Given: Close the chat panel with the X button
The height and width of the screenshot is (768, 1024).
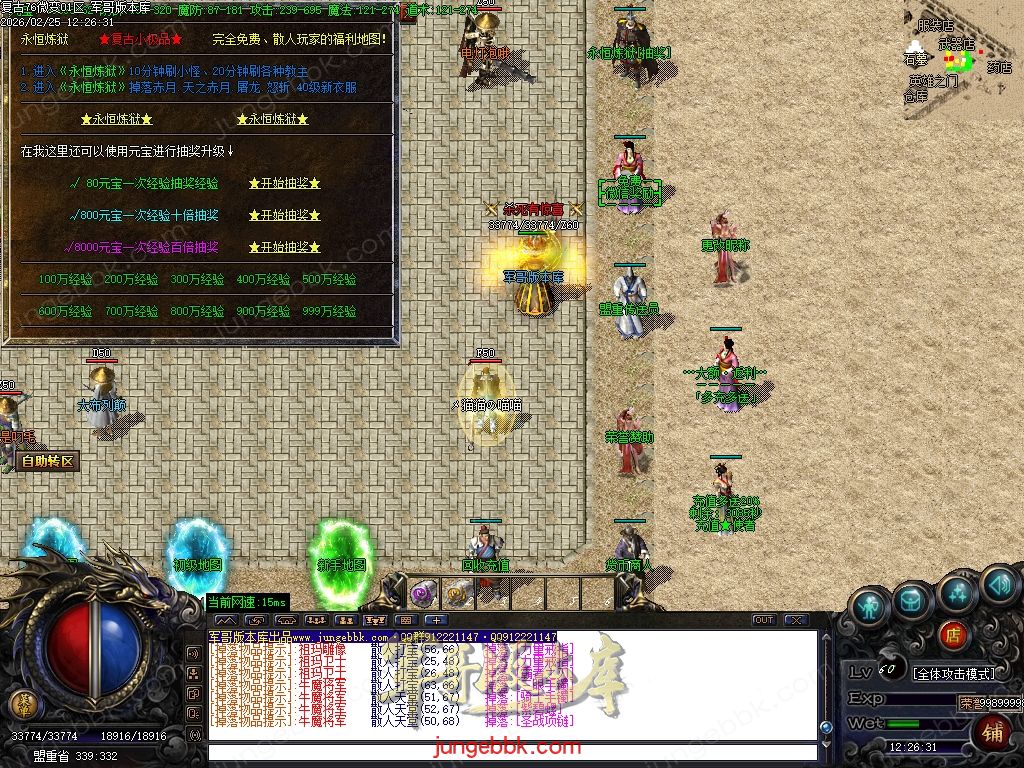Looking at the screenshot, I should (796, 620).
